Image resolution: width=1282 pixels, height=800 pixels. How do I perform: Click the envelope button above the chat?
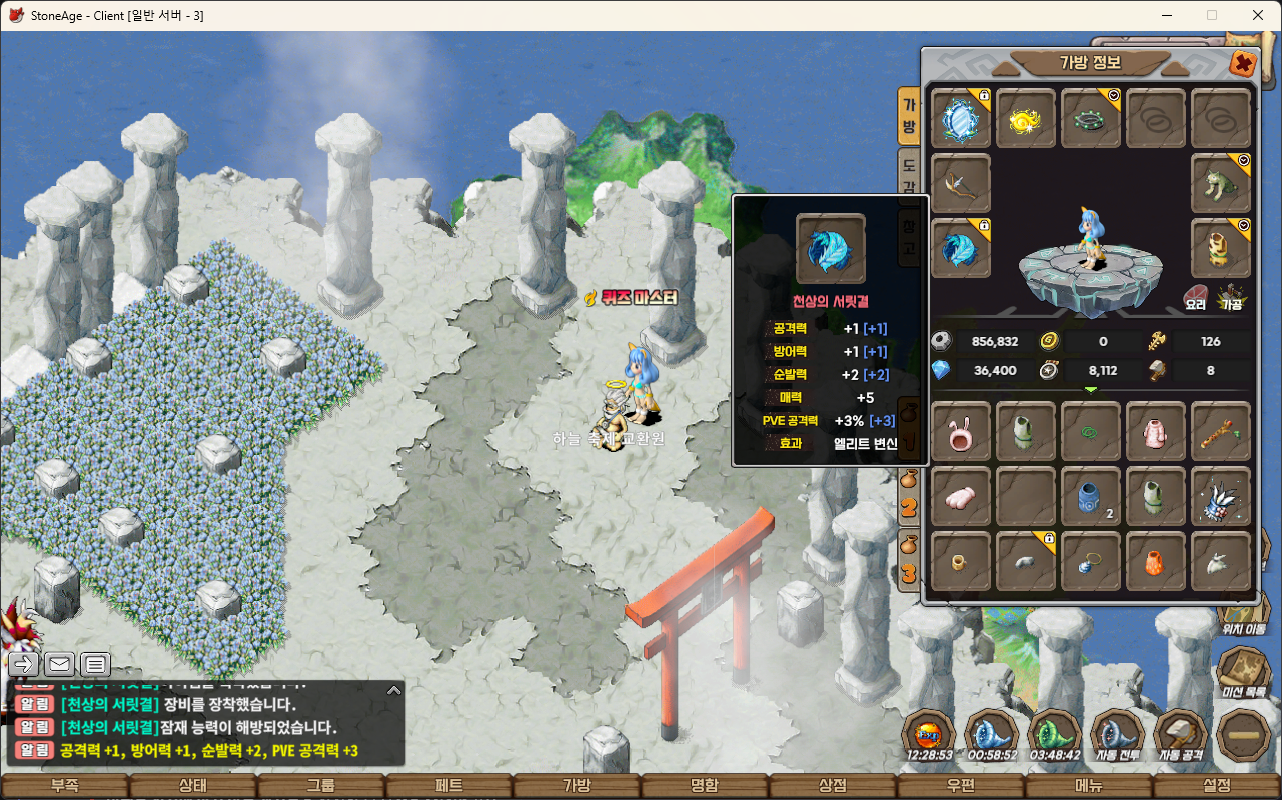59,664
